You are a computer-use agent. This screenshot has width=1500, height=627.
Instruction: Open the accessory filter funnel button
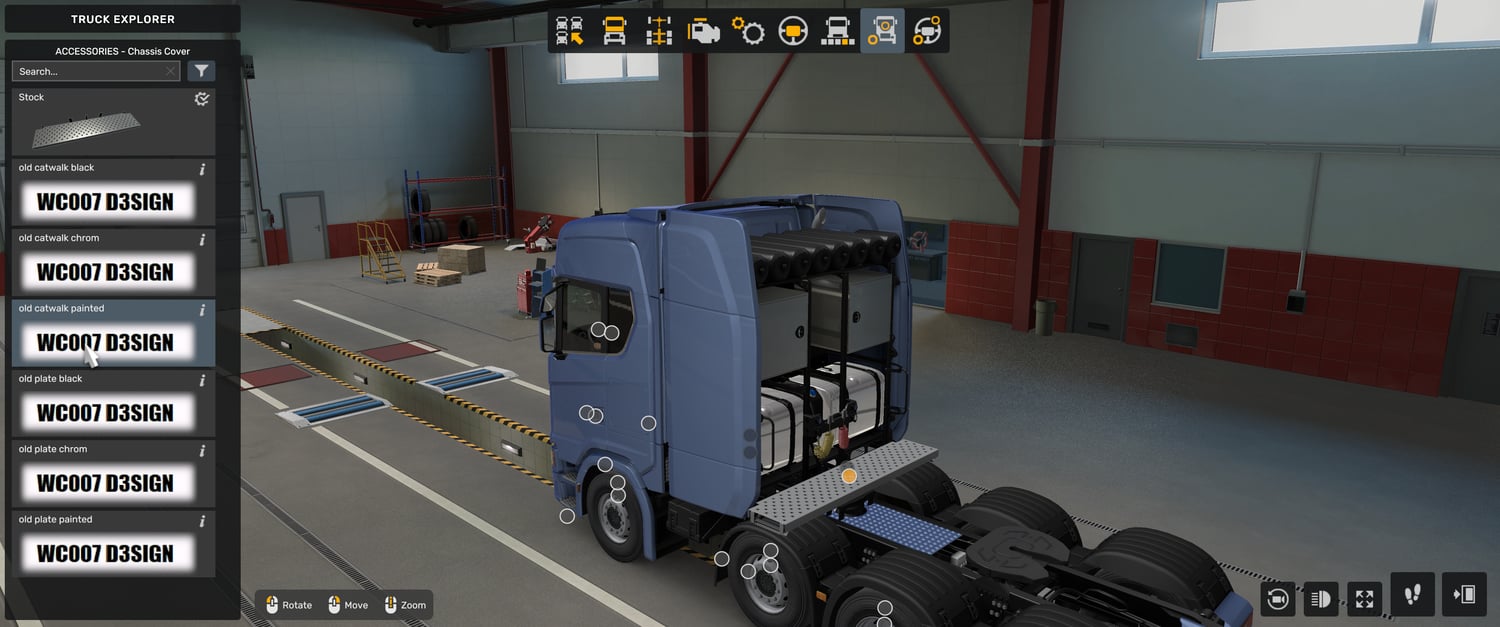(201, 71)
